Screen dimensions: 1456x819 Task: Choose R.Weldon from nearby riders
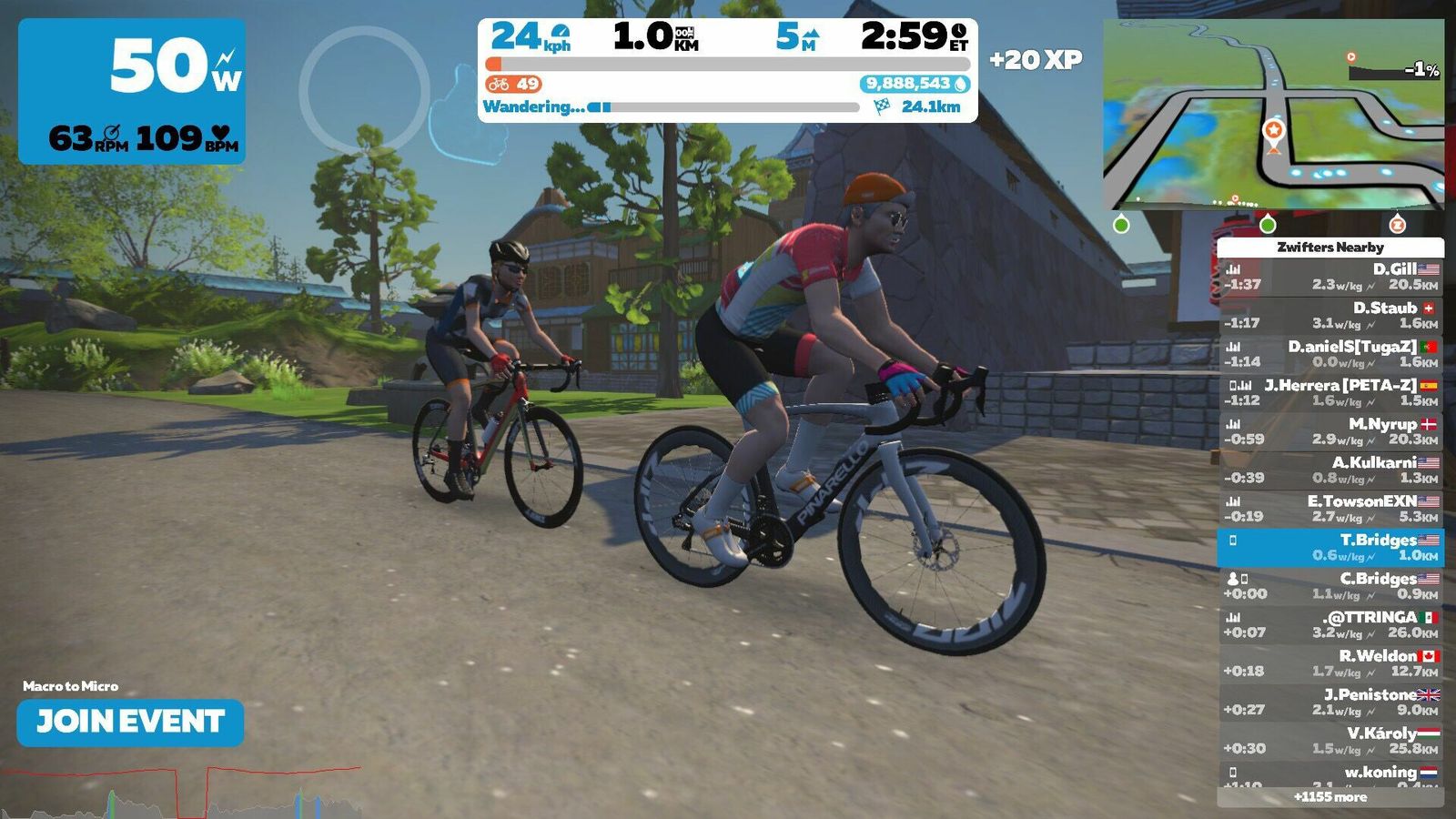point(1330,663)
